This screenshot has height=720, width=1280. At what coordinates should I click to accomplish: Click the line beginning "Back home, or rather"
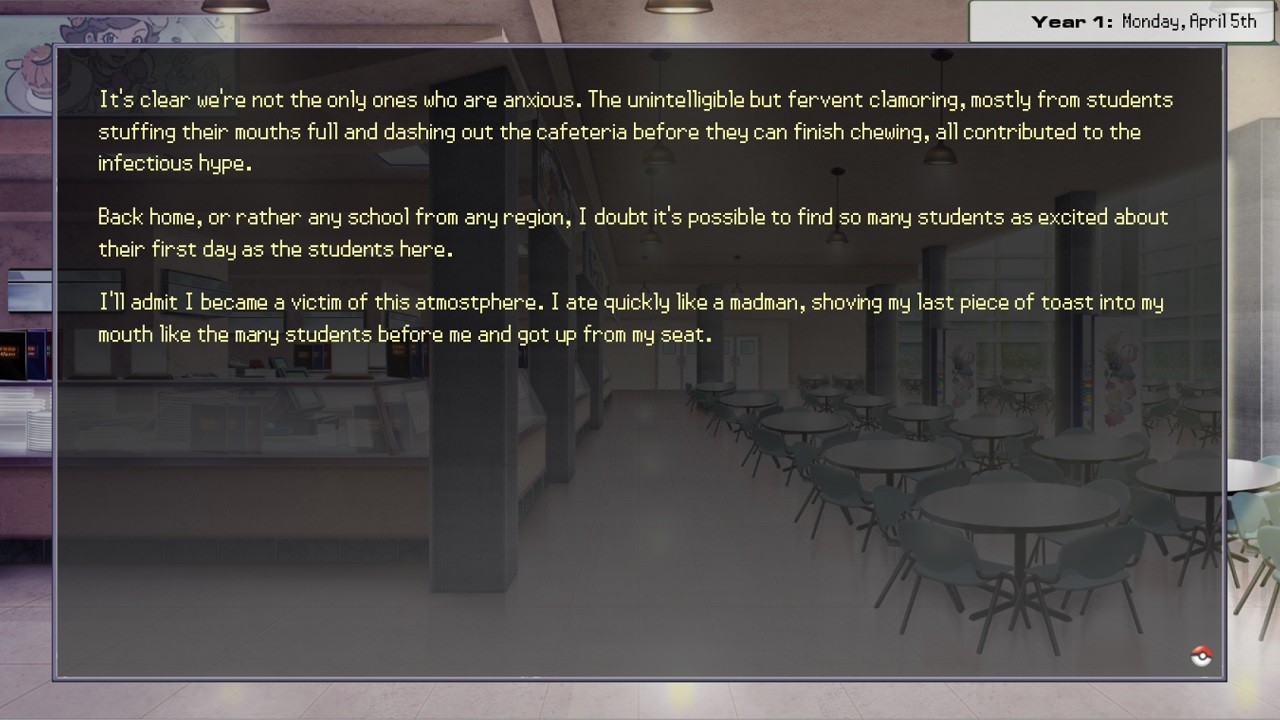(x=400, y=217)
